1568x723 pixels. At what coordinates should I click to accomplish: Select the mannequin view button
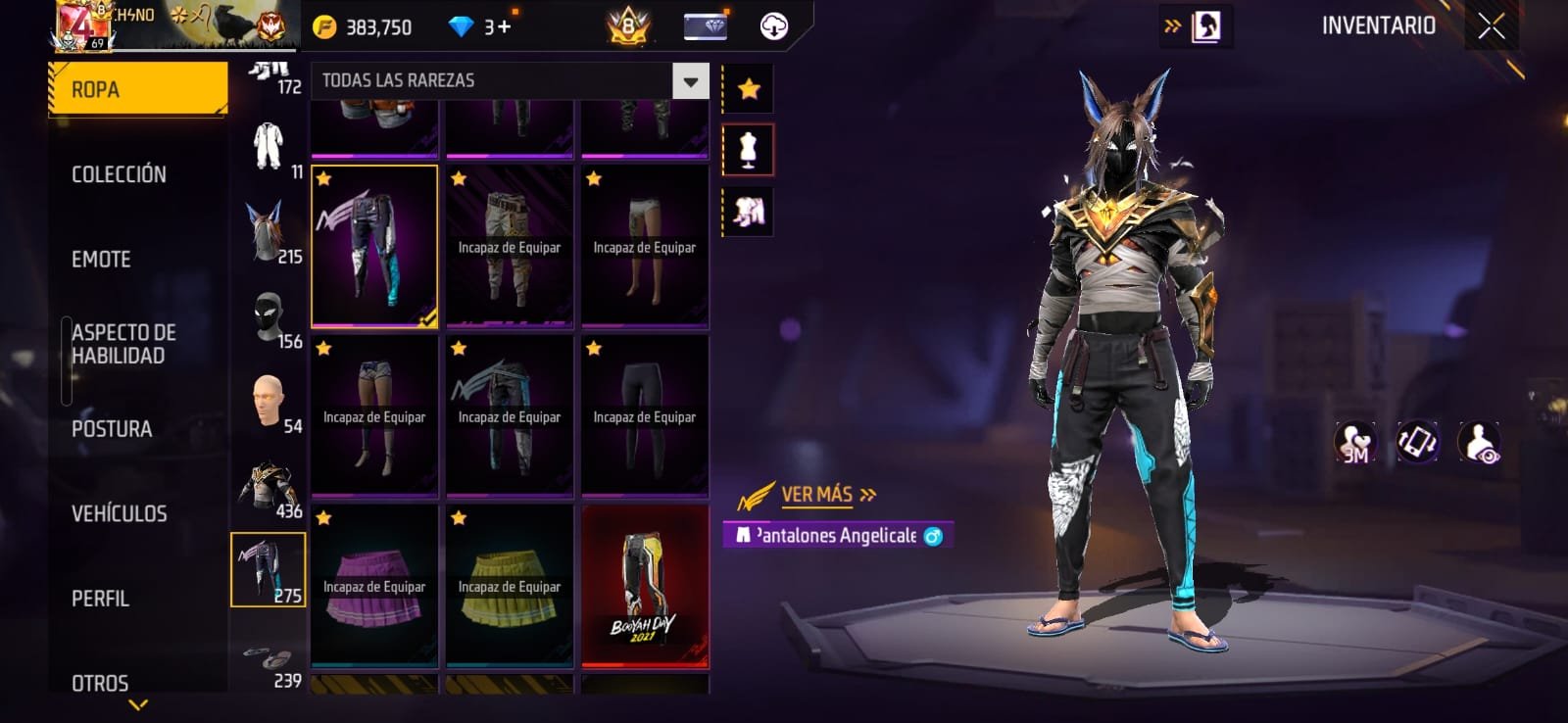tap(748, 150)
